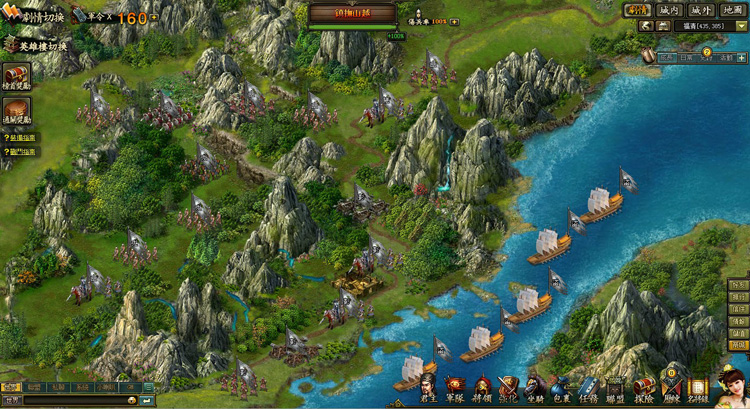Switch to the 城外 outside city view
Image resolution: width=750 pixels, height=409 pixels.
pyautogui.click(x=701, y=10)
